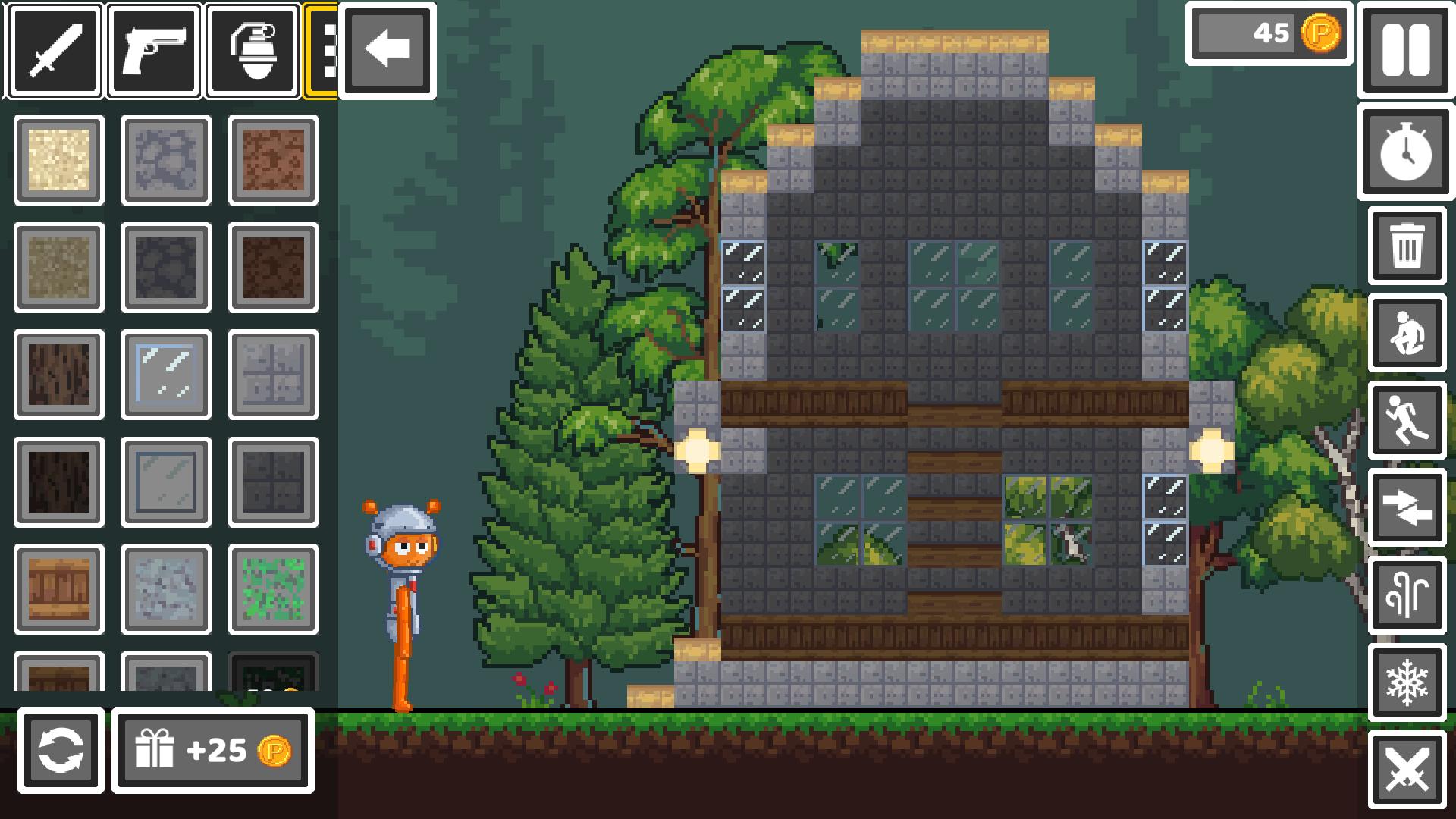The height and width of the screenshot is (819, 1456).
Task: Select the stopwatch timer icon
Action: point(1405,154)
